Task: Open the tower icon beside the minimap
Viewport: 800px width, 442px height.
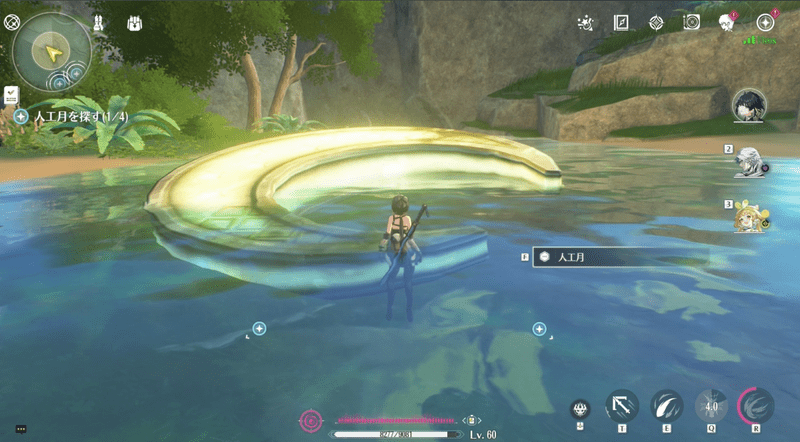Action: (x=100, y=22)
